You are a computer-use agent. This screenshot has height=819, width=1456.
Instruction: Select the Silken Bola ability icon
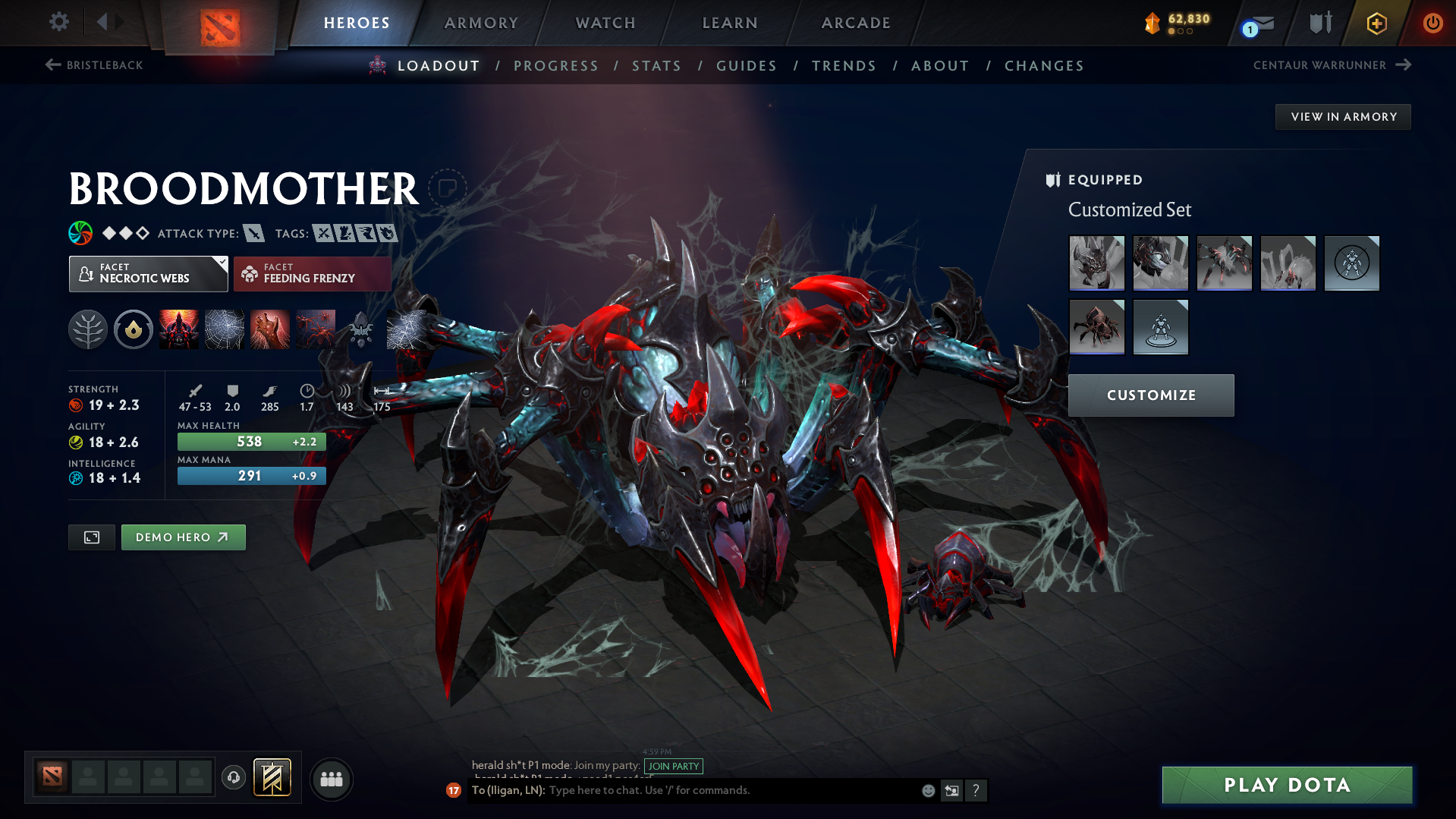(270, 329)
